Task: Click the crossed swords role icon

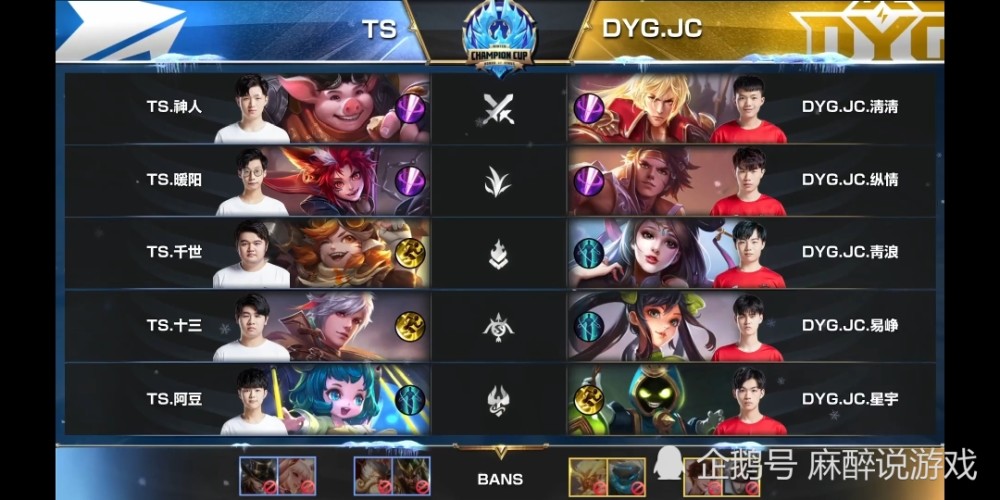Action: (x=497, y=108)
